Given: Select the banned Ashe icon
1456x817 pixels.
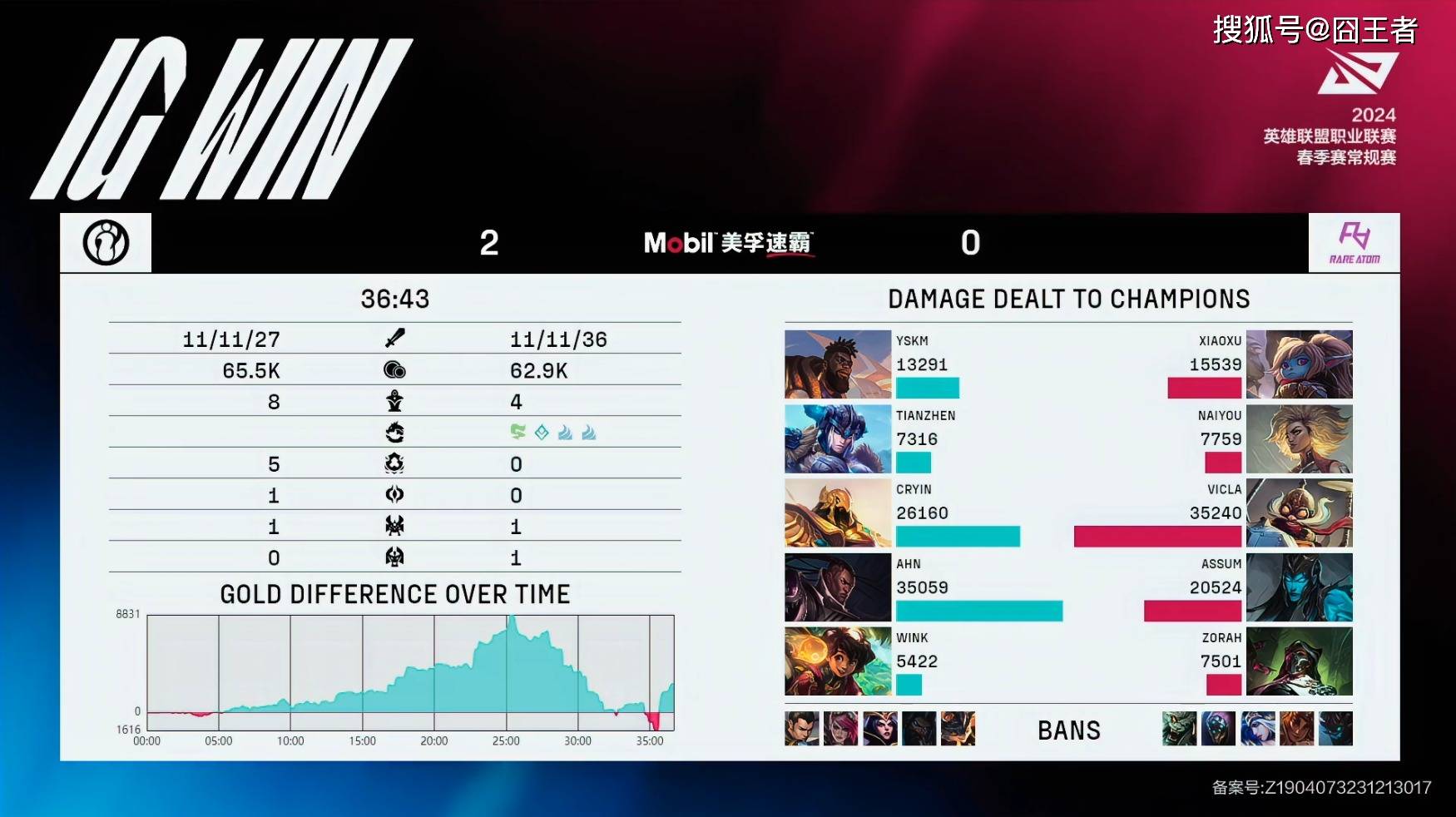Looking at the screenshot, I should (1257, 729).
